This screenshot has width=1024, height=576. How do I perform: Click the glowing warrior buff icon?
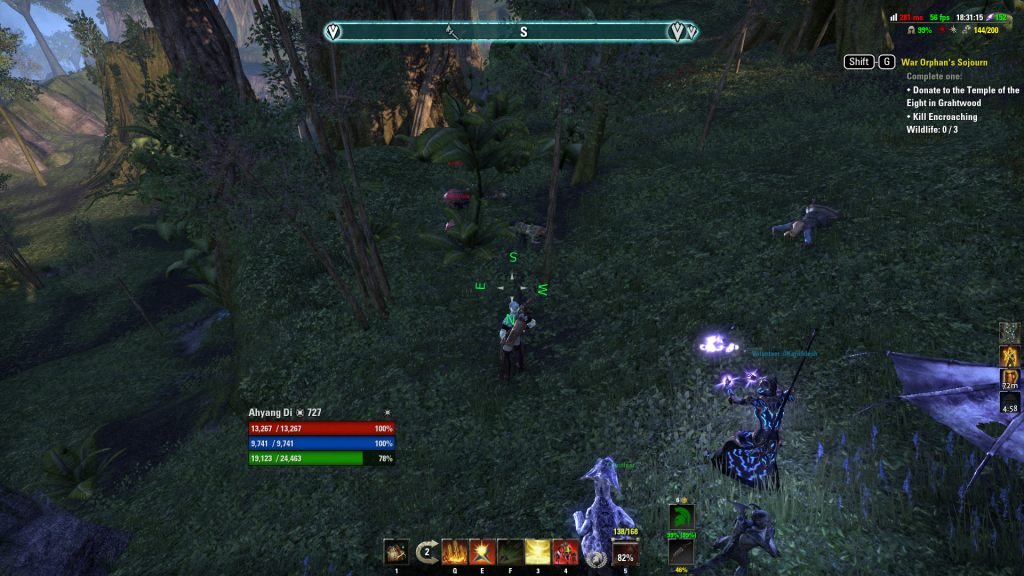point(1010,356)
